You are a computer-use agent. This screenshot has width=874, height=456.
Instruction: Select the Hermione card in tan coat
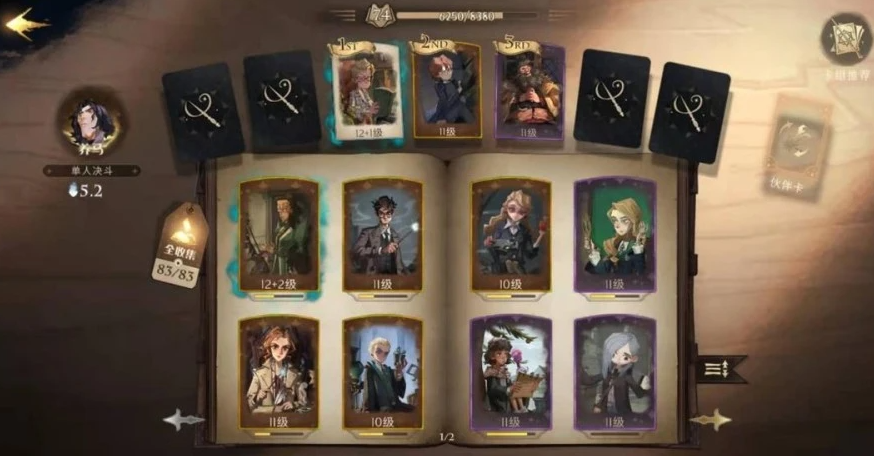(x=279, y=372)
